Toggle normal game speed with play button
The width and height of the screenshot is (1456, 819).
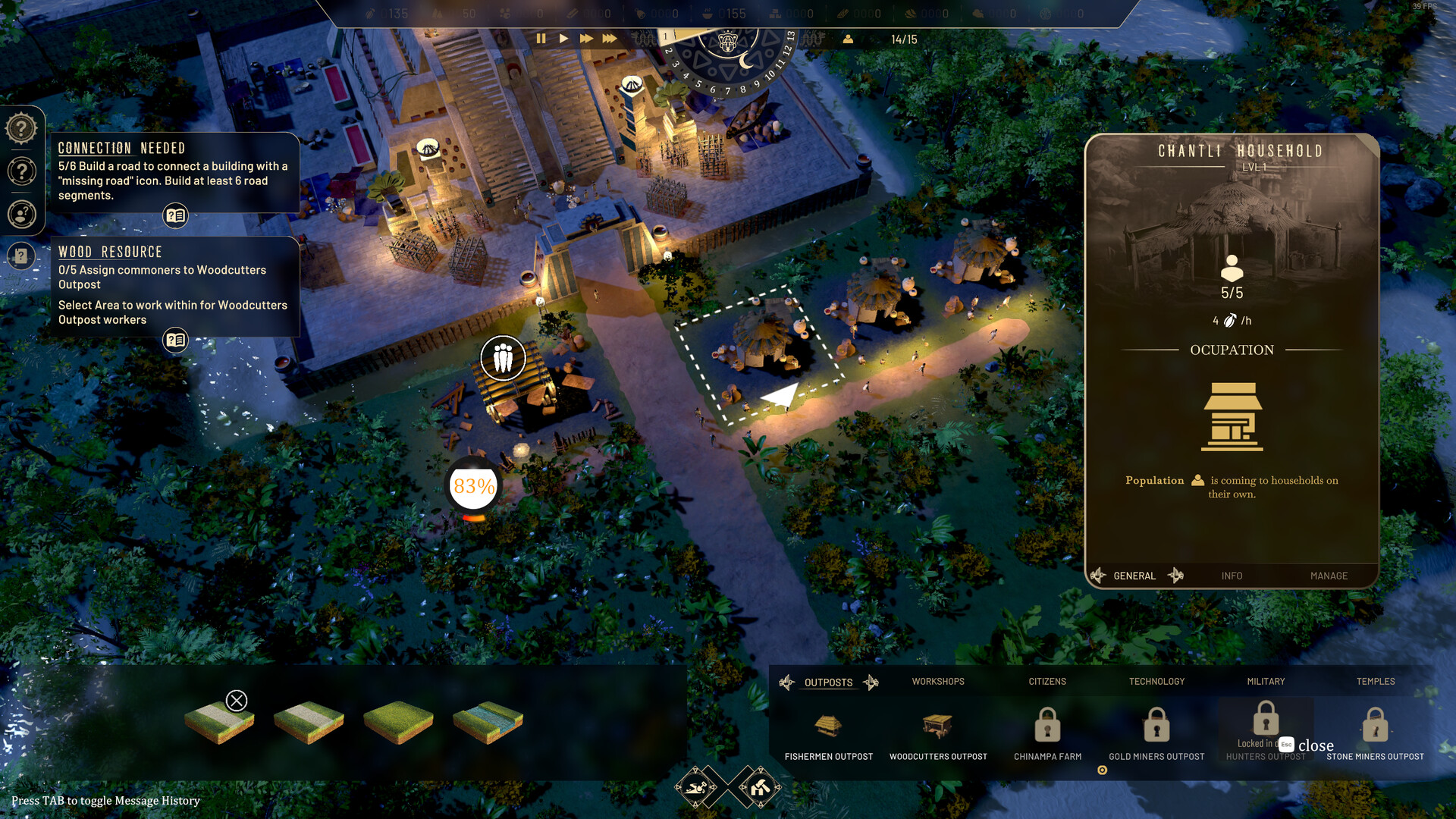(x=563, y=37)
